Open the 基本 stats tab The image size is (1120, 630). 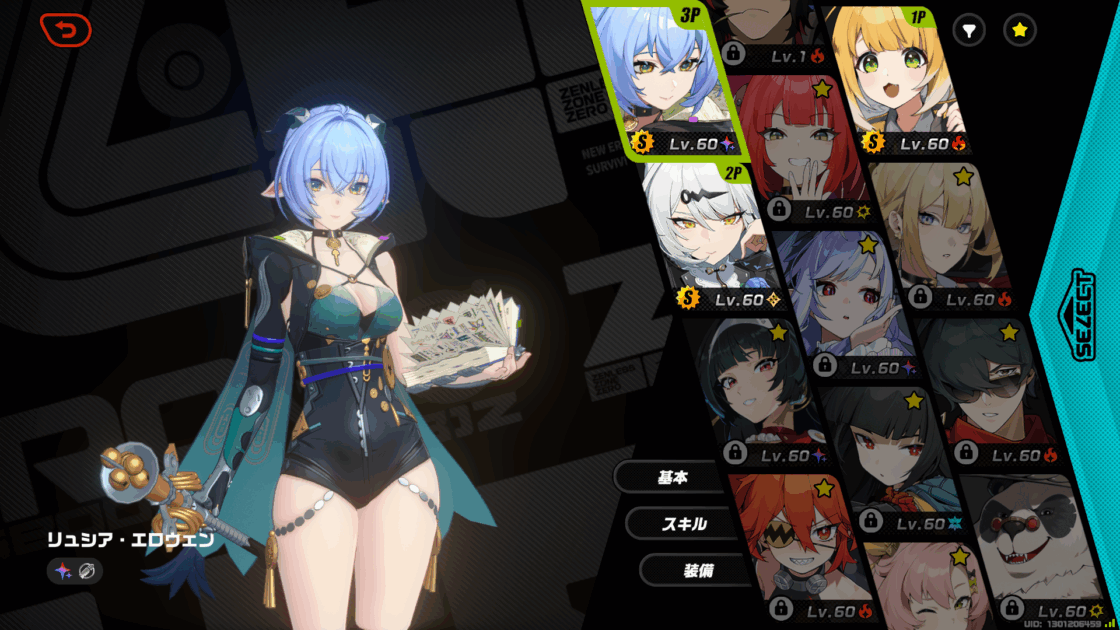pyautogui.click(x=672, y=478)
